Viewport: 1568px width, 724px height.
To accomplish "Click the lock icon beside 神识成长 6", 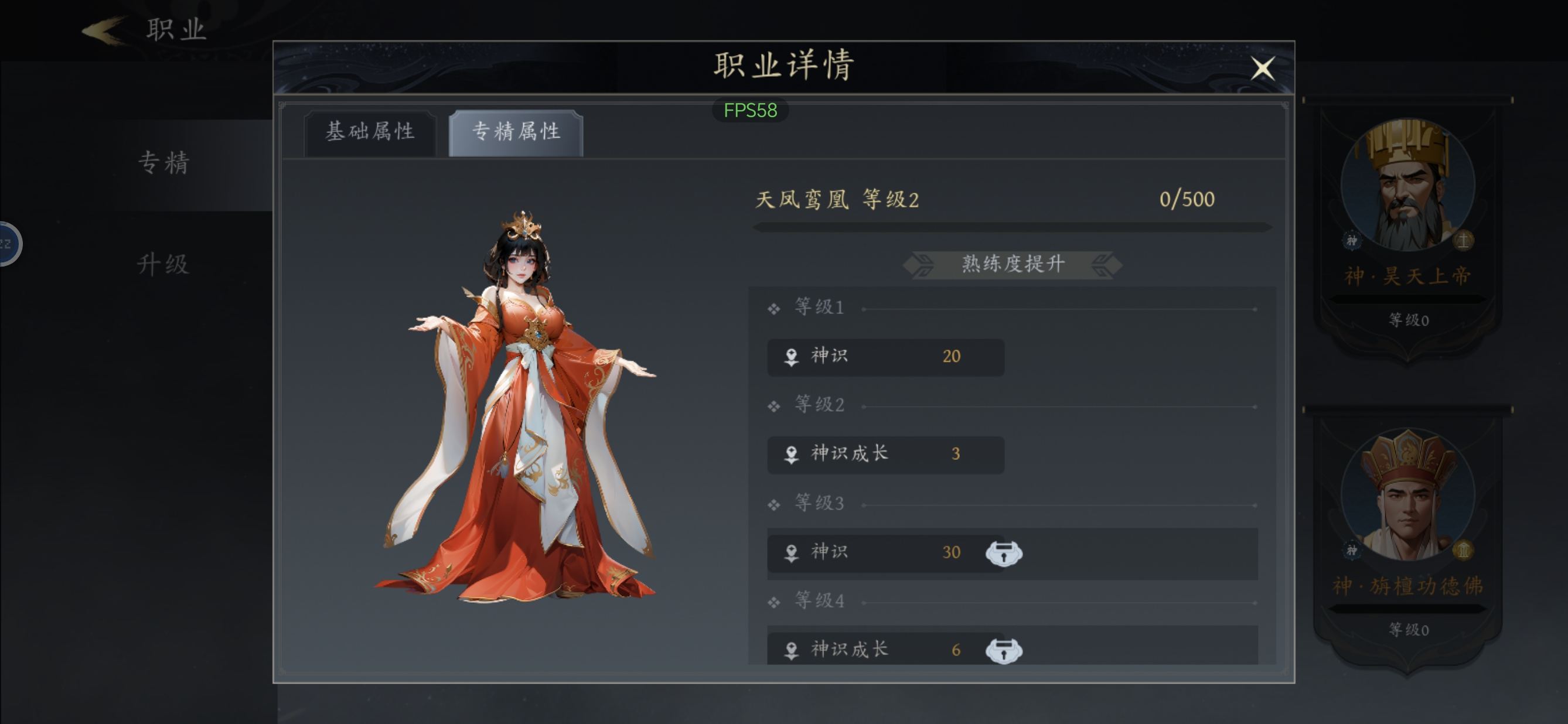I will (x=1004, y=650).
